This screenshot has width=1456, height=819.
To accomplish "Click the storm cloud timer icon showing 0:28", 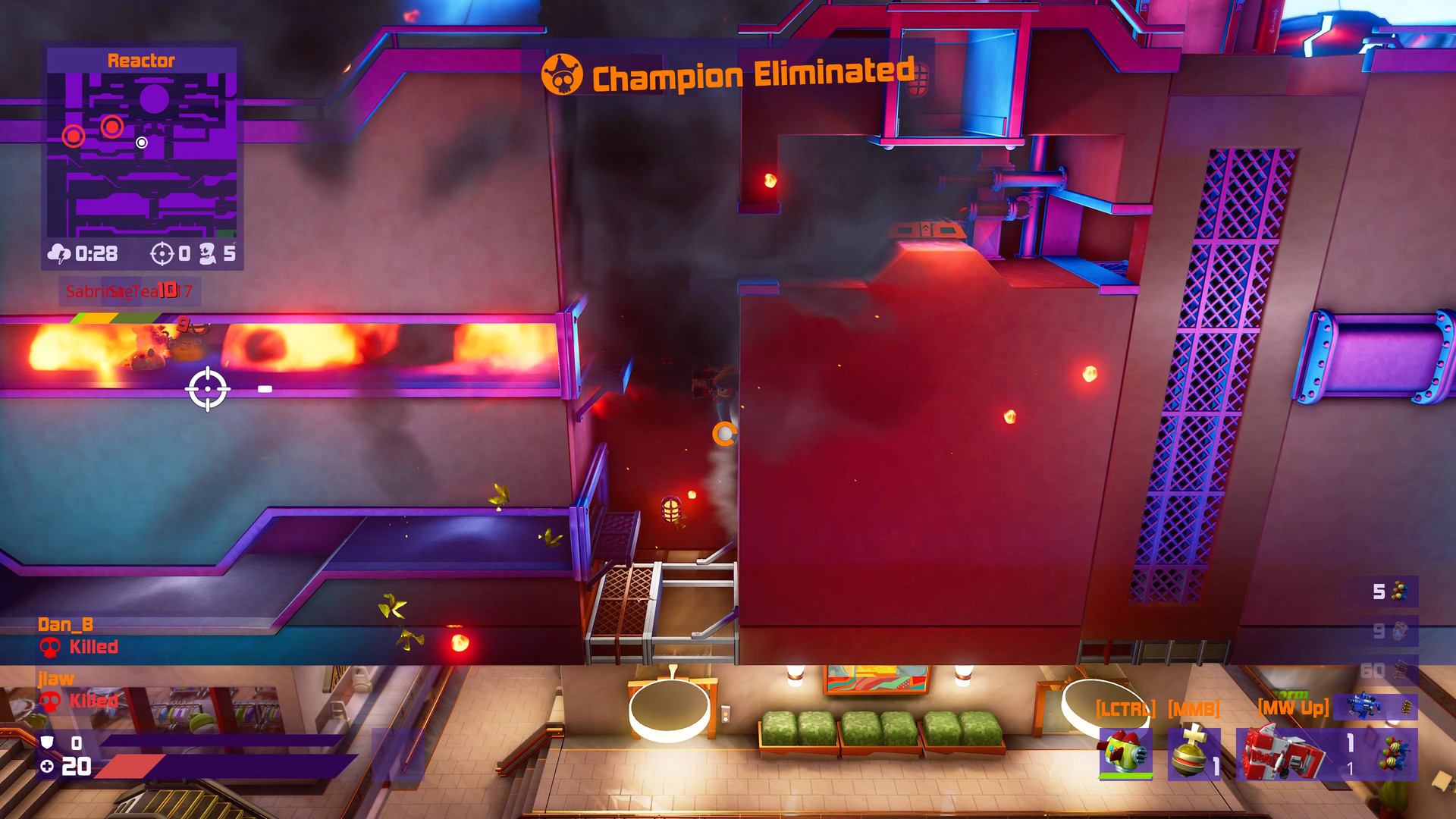I will (x=59, y=254).
